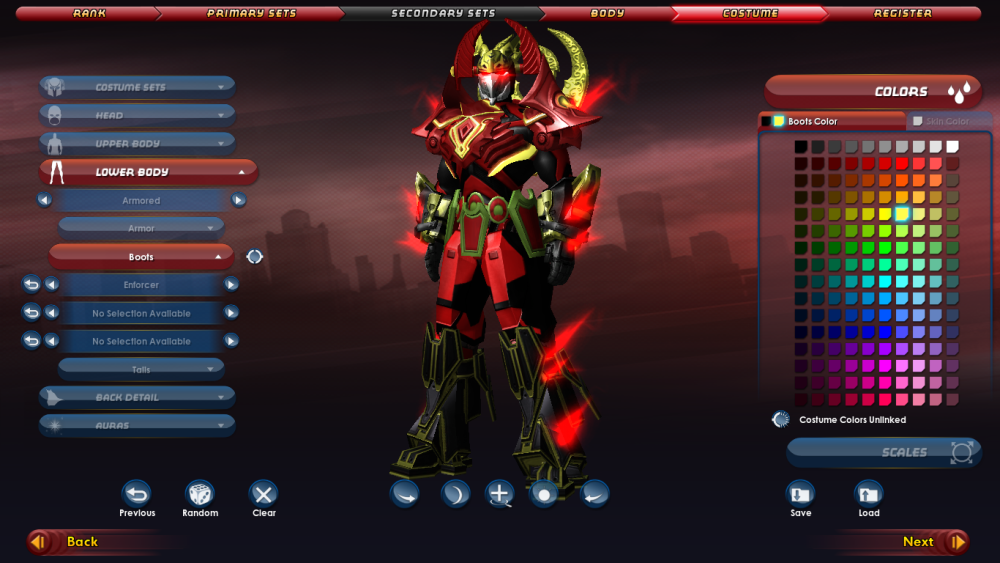The width and height of the screenshot is (1000, 563).
Task: Open the Scales panel
Action: pos(883,452)
